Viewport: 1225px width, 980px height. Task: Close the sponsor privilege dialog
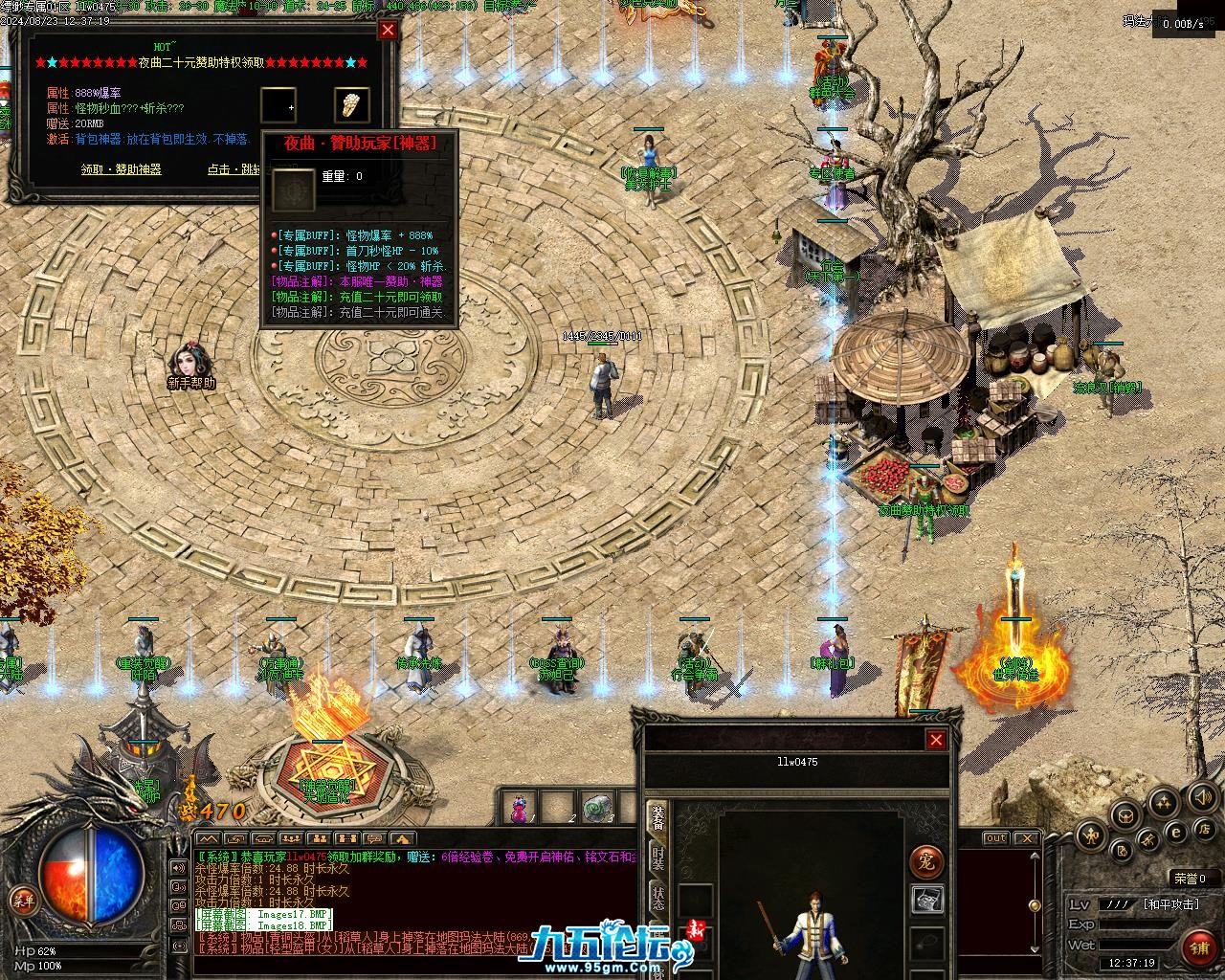388,30
